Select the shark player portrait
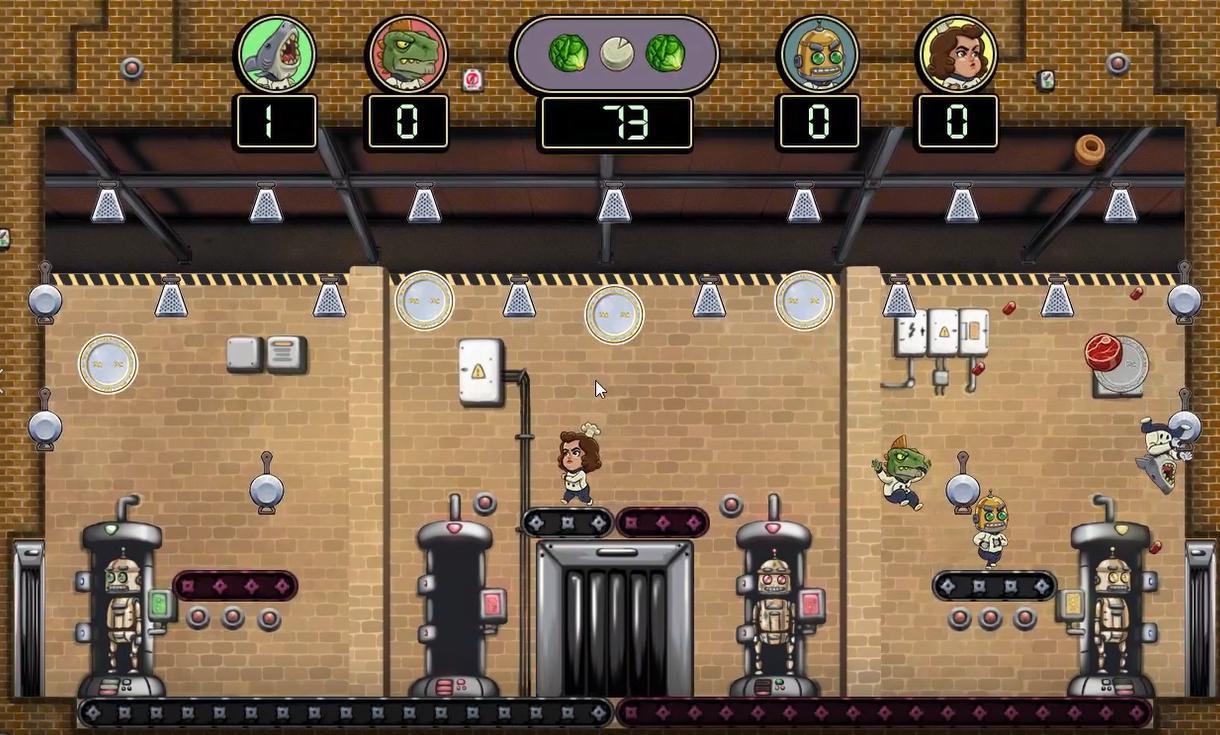Image resolution: width=1220 pixels, height=735 pixels. coord(276,53)
